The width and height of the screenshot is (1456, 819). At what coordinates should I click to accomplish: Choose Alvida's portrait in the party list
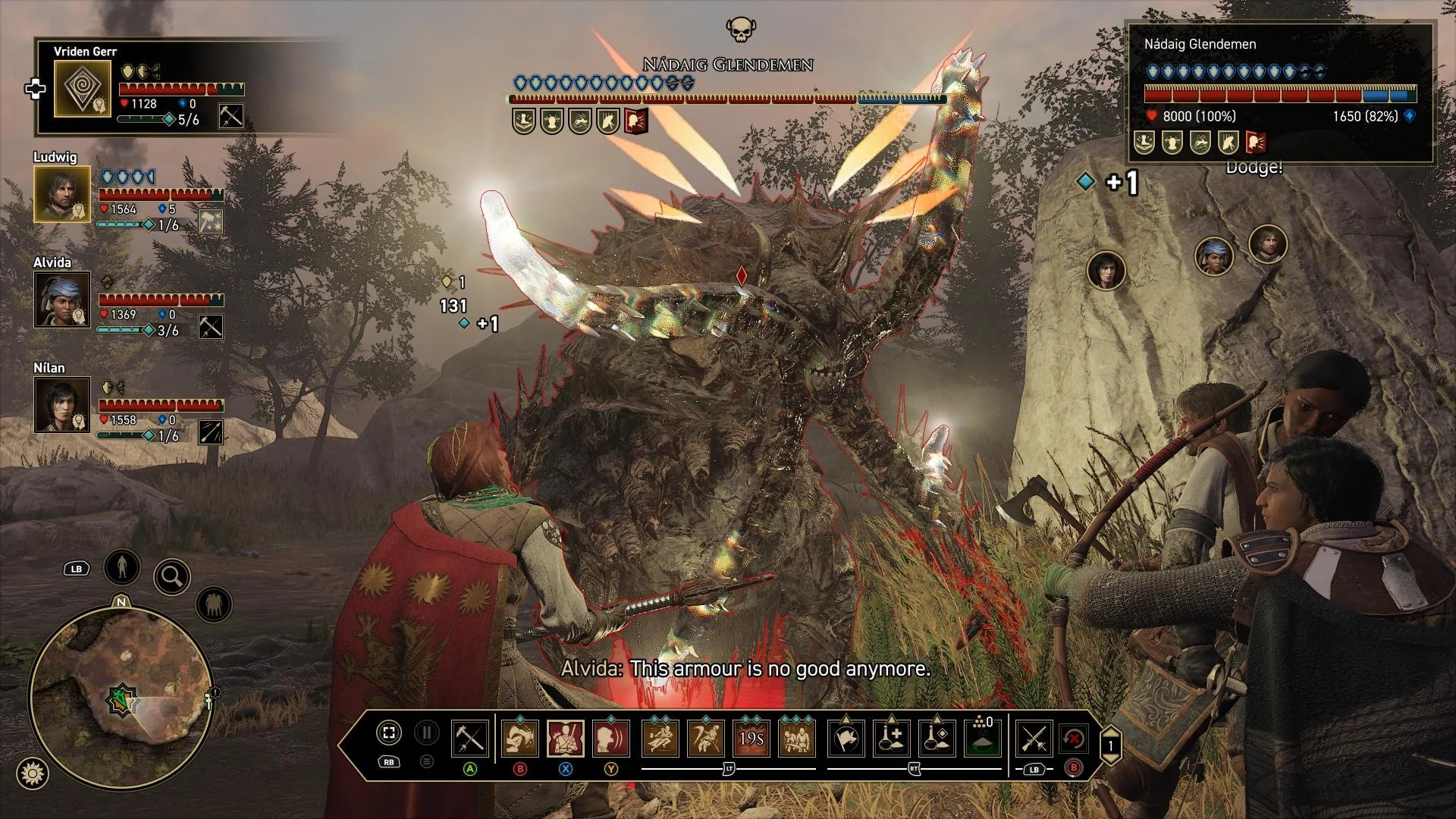pos(61,300)
